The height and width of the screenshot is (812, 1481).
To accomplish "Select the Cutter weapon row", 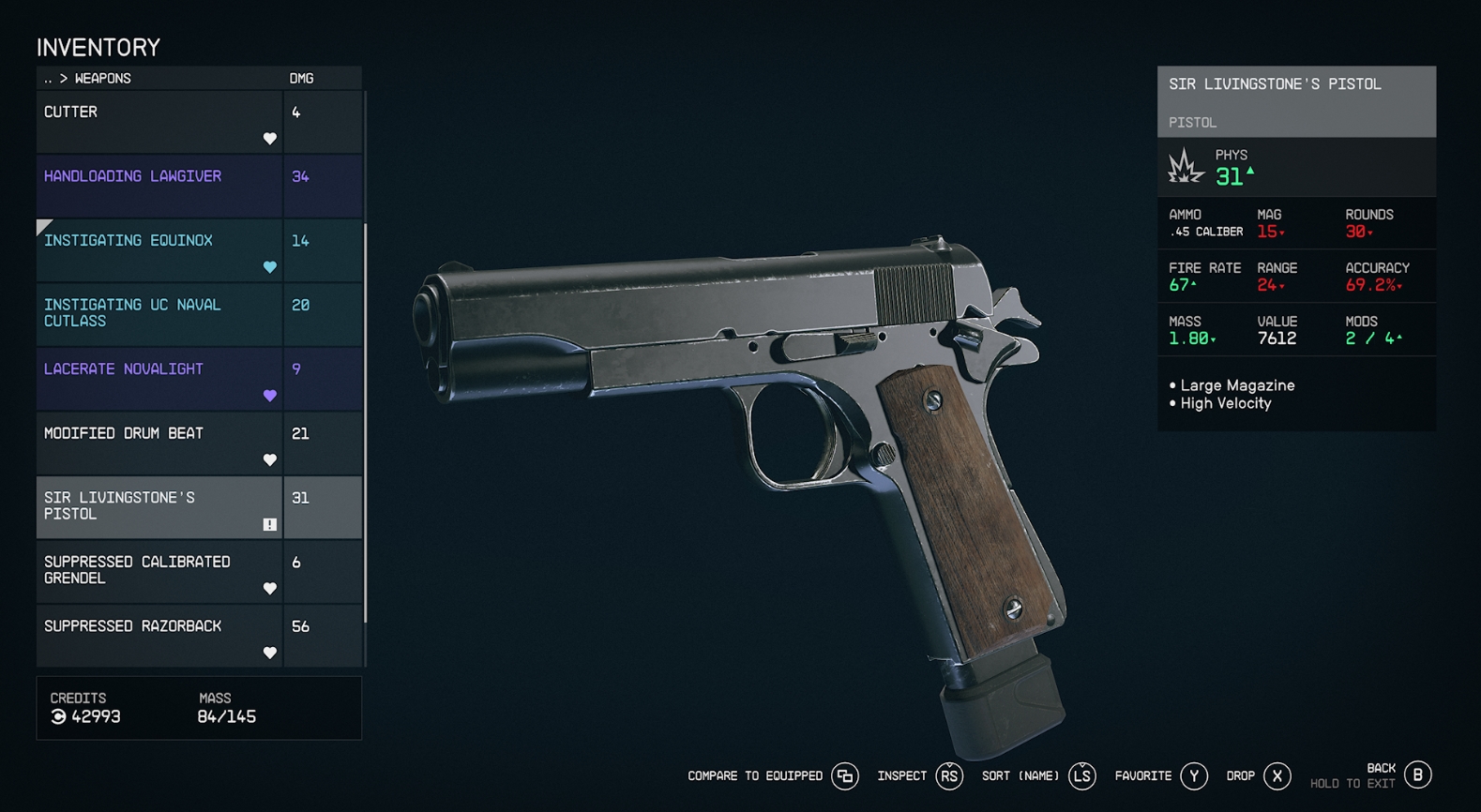I will click(x=159, y=122).
